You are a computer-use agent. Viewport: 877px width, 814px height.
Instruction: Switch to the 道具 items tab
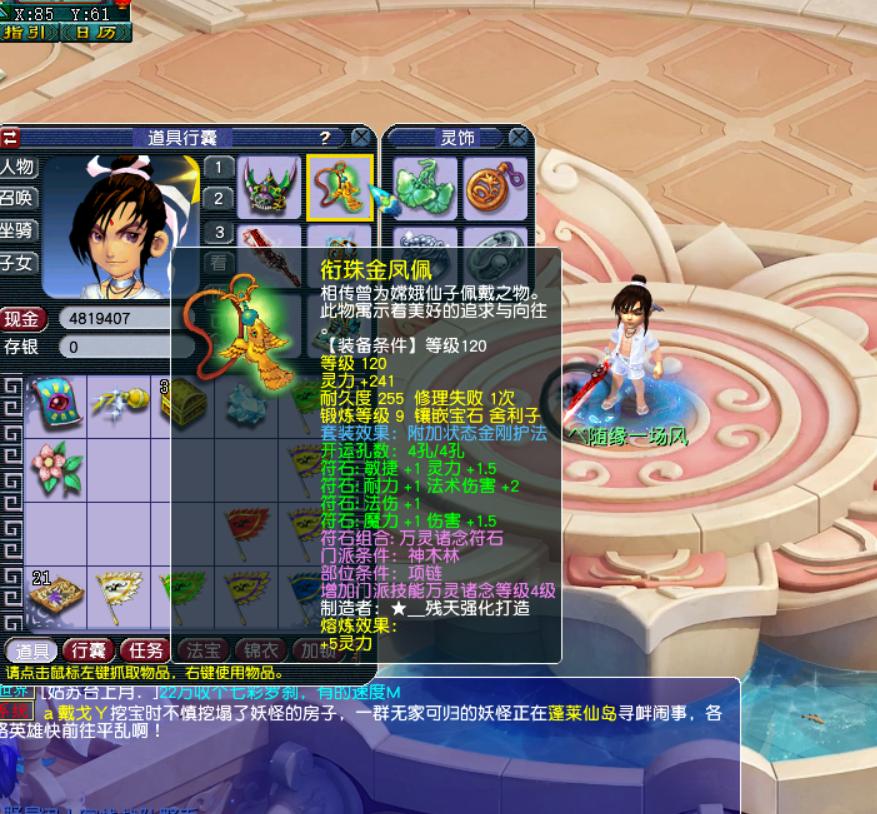[31, 650]
